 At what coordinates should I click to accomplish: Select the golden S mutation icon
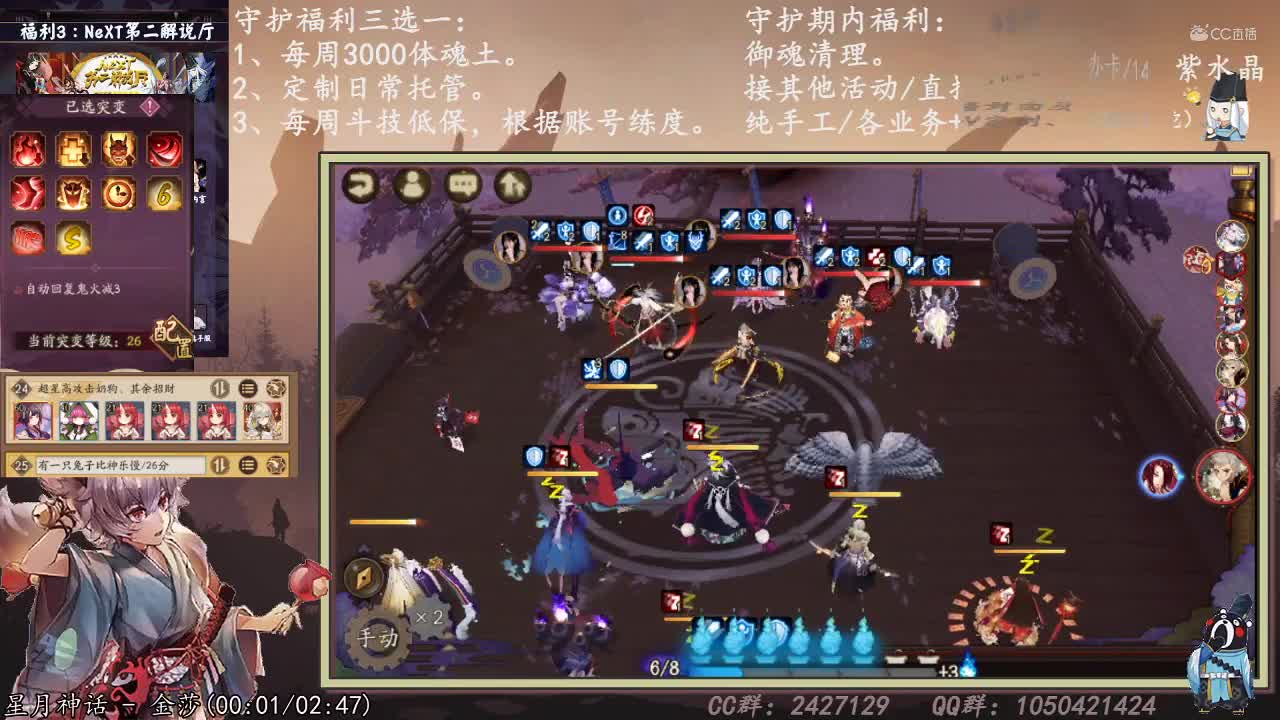click(x=72, y=240)
